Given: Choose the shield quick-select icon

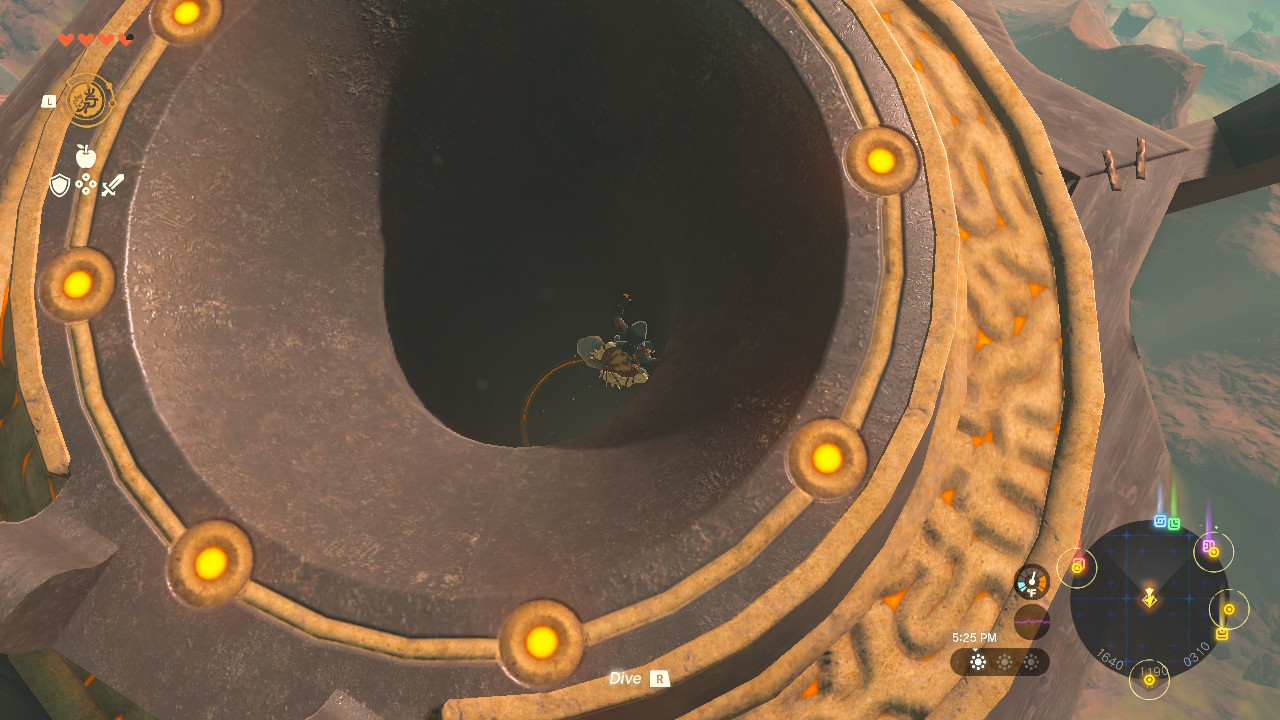Looking at the screenshot, I should coord(60,185).
